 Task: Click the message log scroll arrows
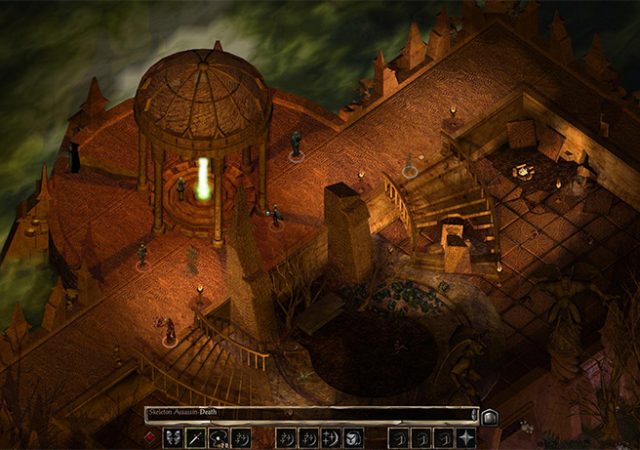pos(475,415)
